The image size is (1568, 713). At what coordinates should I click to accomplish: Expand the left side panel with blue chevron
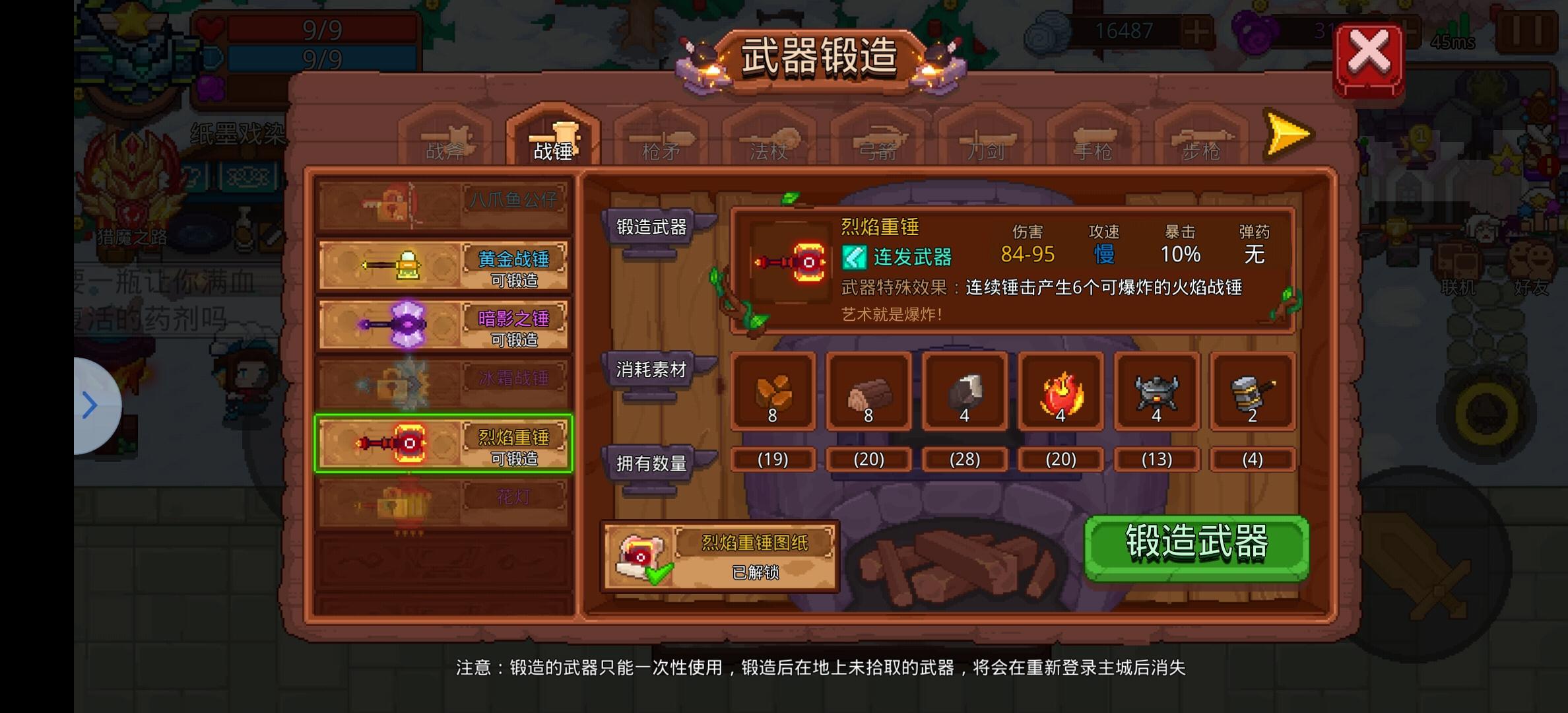pyautogui.click(x=89, y=404)
